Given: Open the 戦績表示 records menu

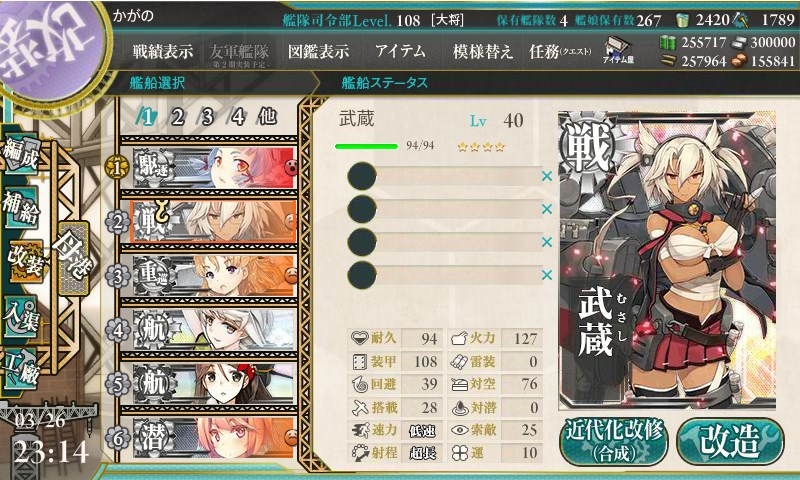Looking at the screenshot, I should point(162,51).
